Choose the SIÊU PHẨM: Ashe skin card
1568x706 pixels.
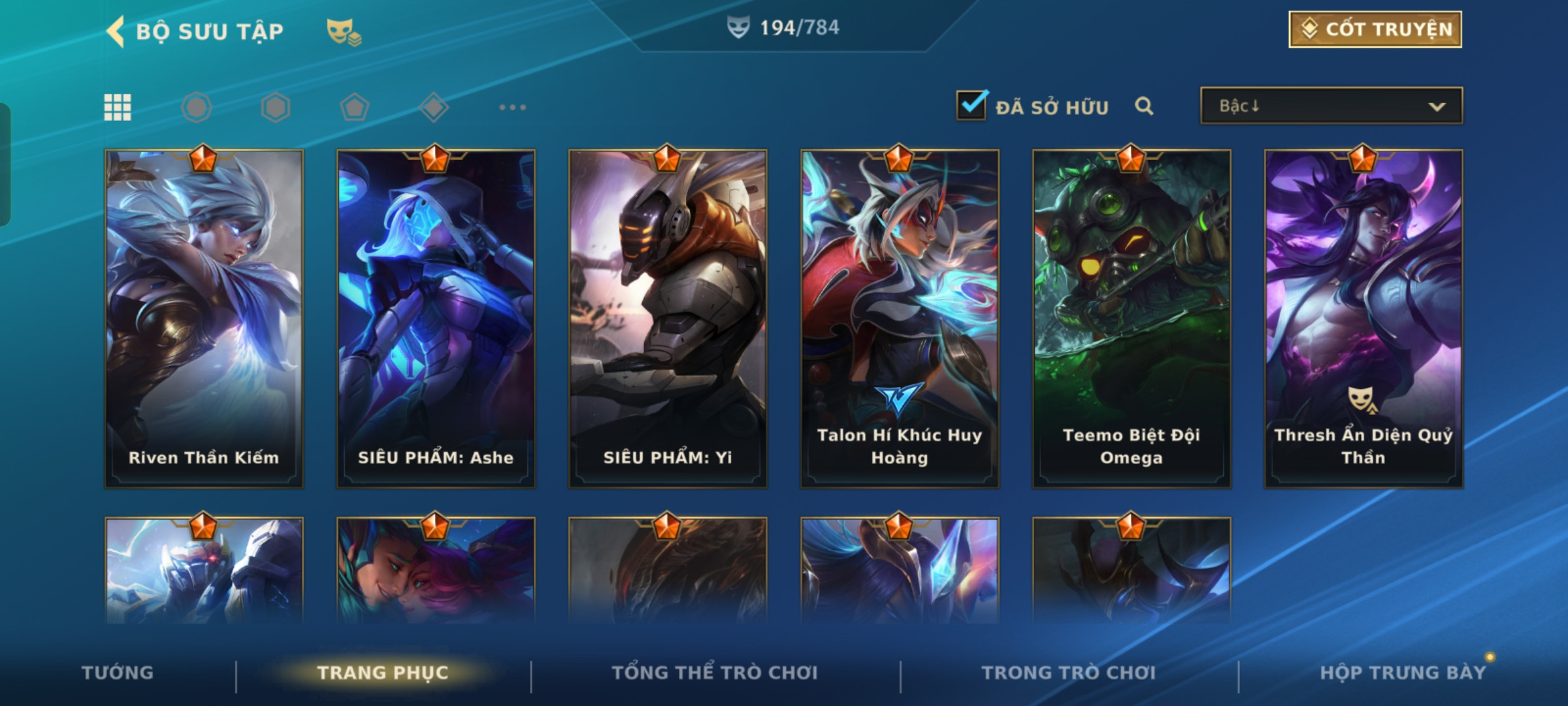(436, 318)
